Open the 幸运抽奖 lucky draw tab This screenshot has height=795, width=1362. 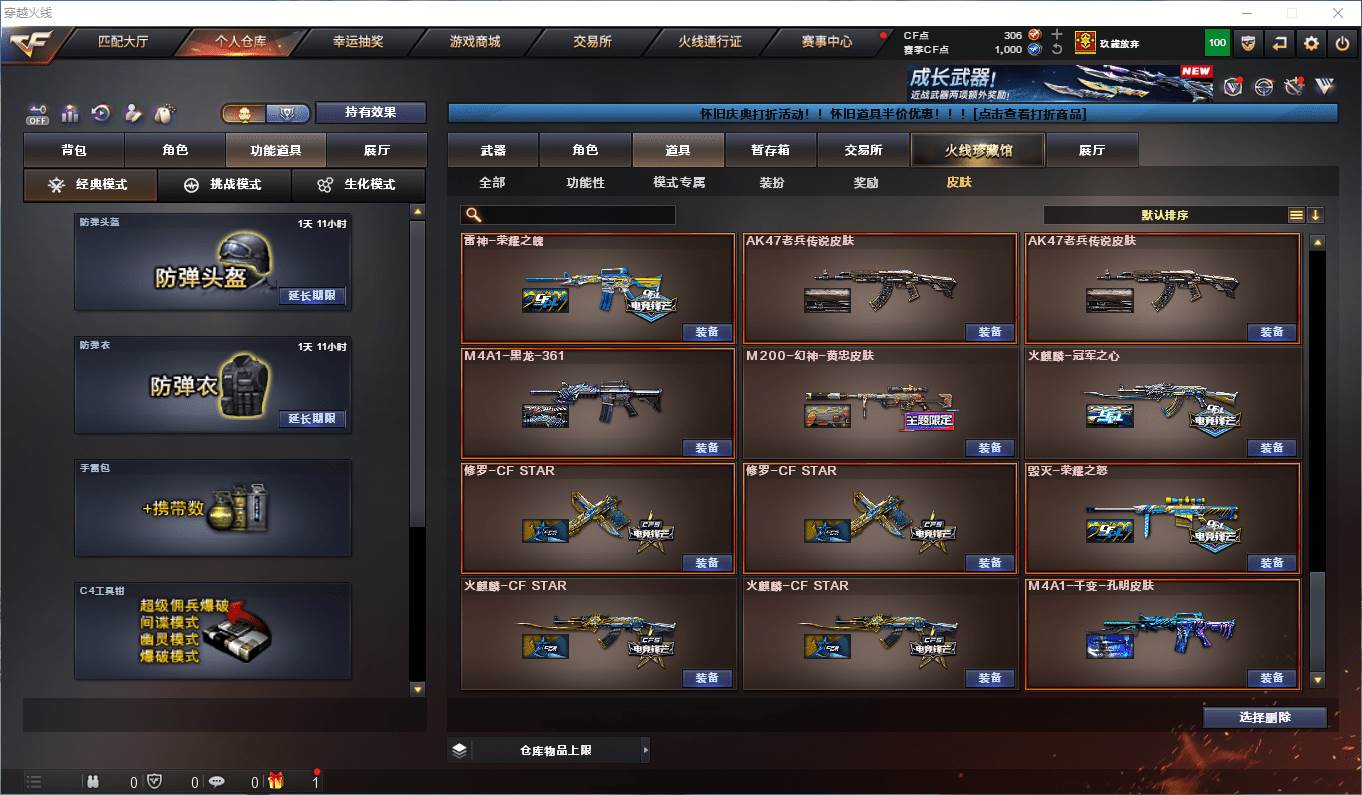pos(357,42)
